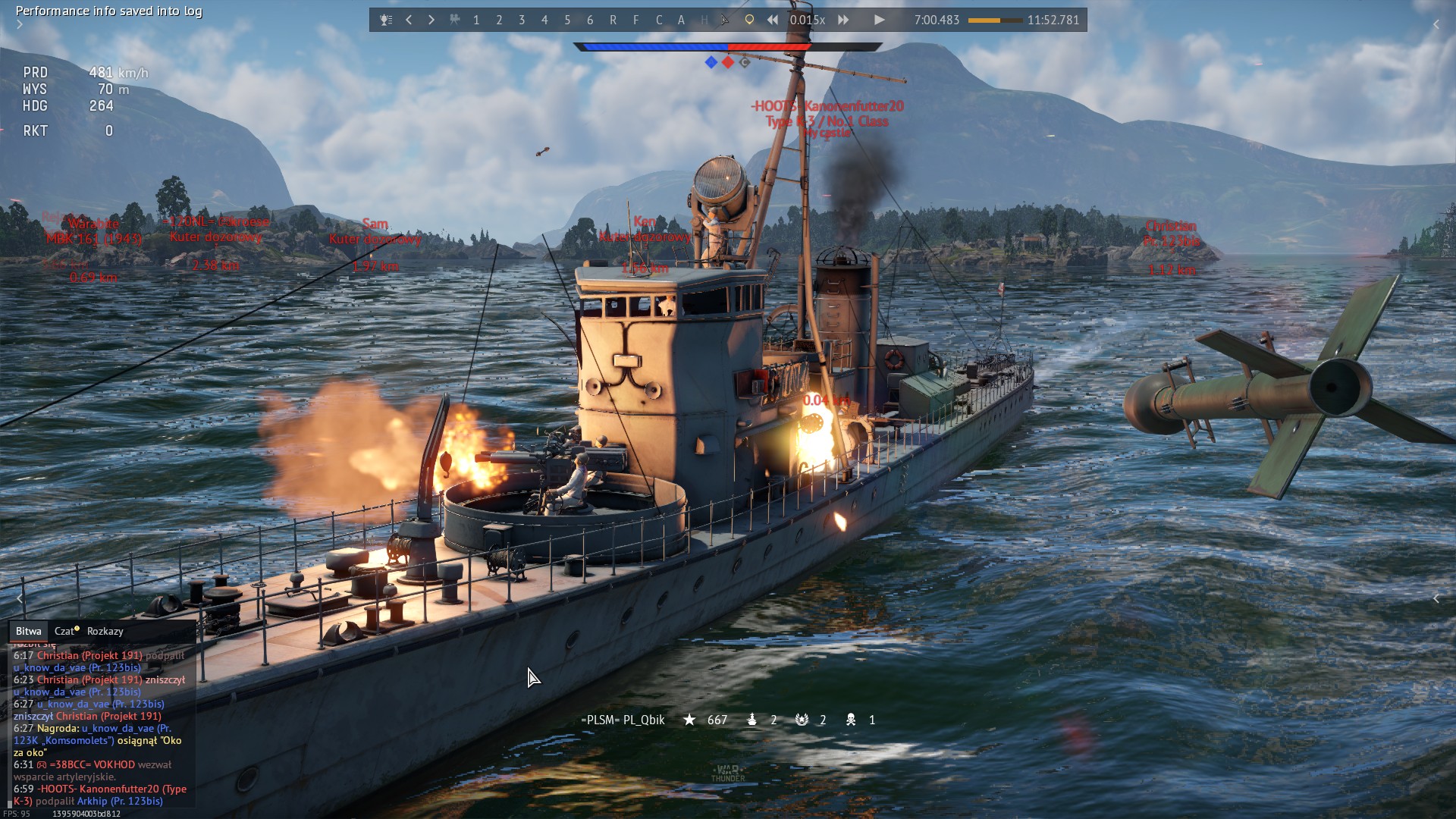Choose the A camera mode
This screenshot has width=1456, height=819.
681,20
